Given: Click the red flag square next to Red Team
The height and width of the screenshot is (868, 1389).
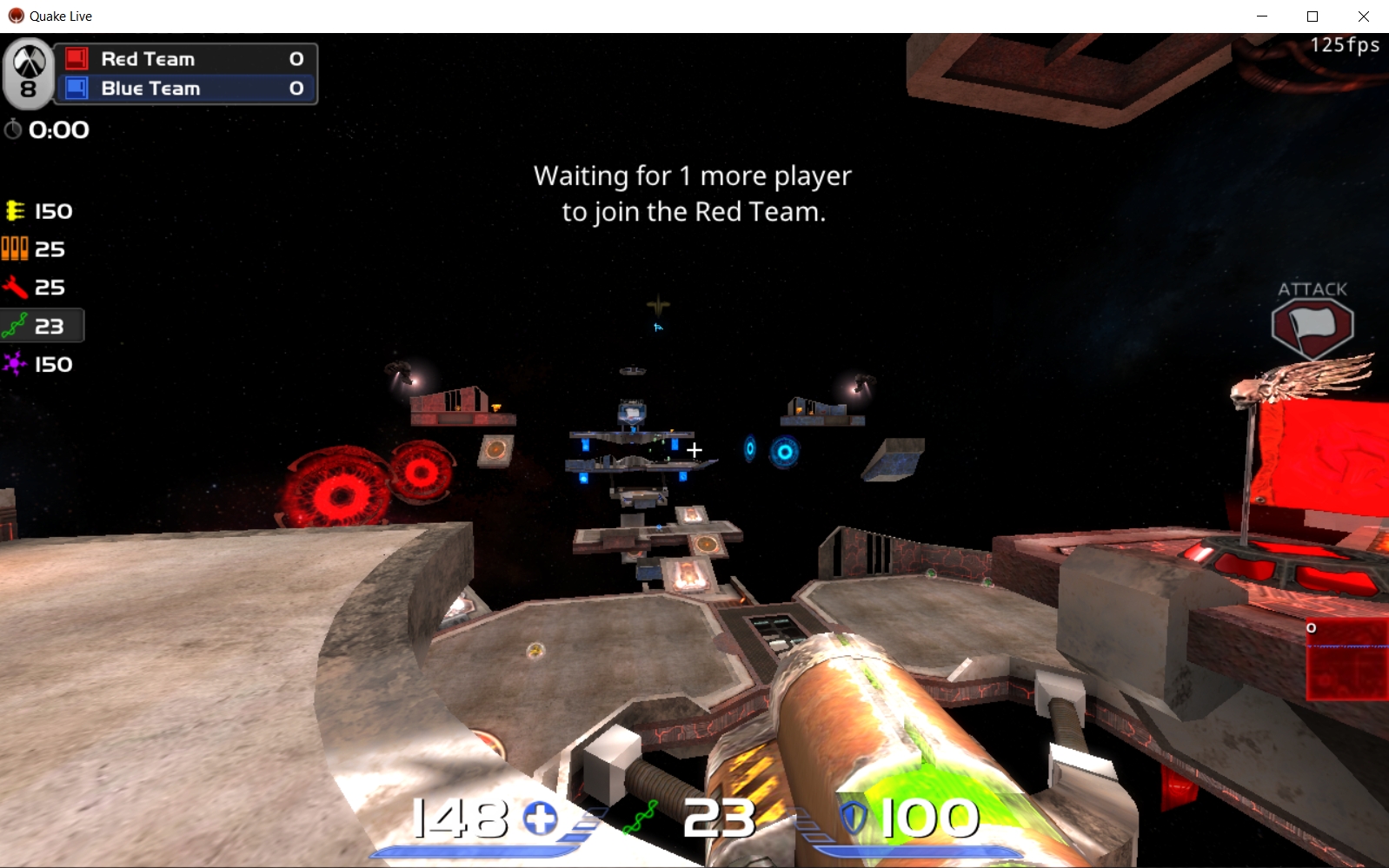Looking at the screenshot, I should (77, 58).
